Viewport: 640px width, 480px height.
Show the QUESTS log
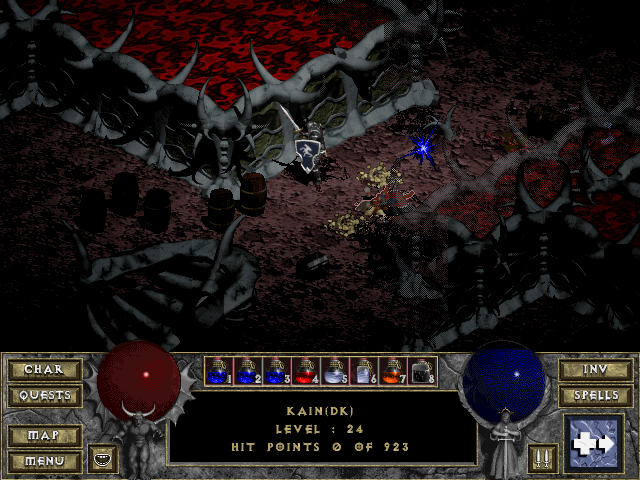click(44, 395)
